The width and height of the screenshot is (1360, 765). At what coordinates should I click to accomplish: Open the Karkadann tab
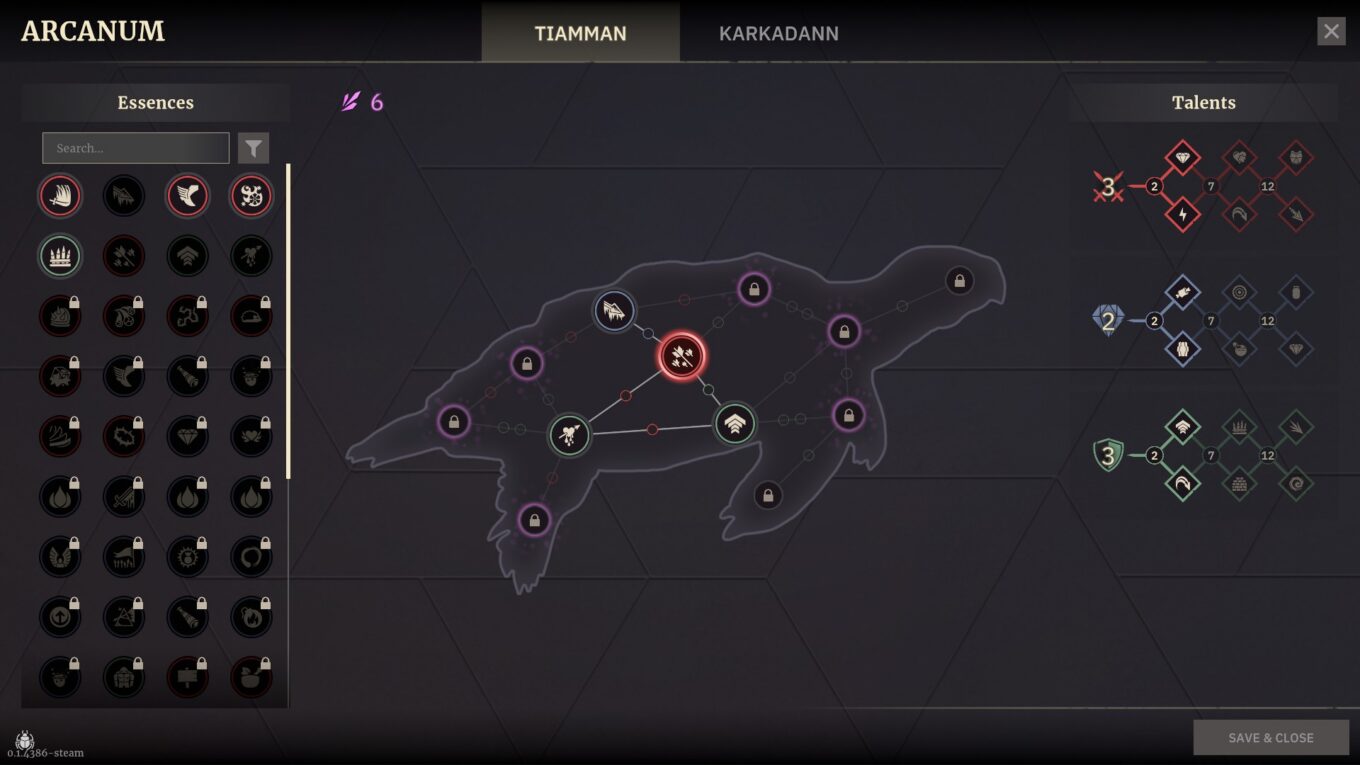click(x=778, y=33)
